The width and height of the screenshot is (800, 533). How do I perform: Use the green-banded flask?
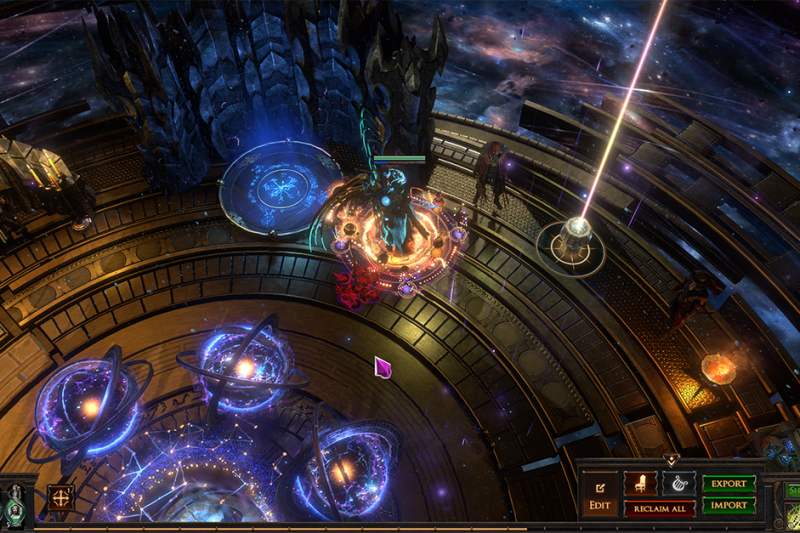coord(16,503)
